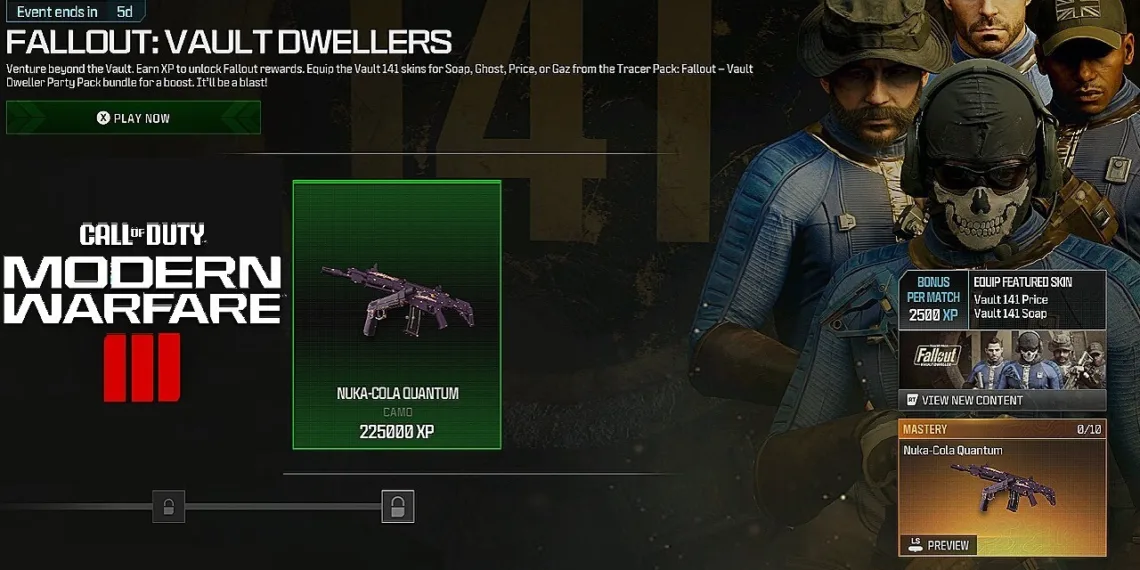Select the dim padlock reward milestone

pos(168,506)
